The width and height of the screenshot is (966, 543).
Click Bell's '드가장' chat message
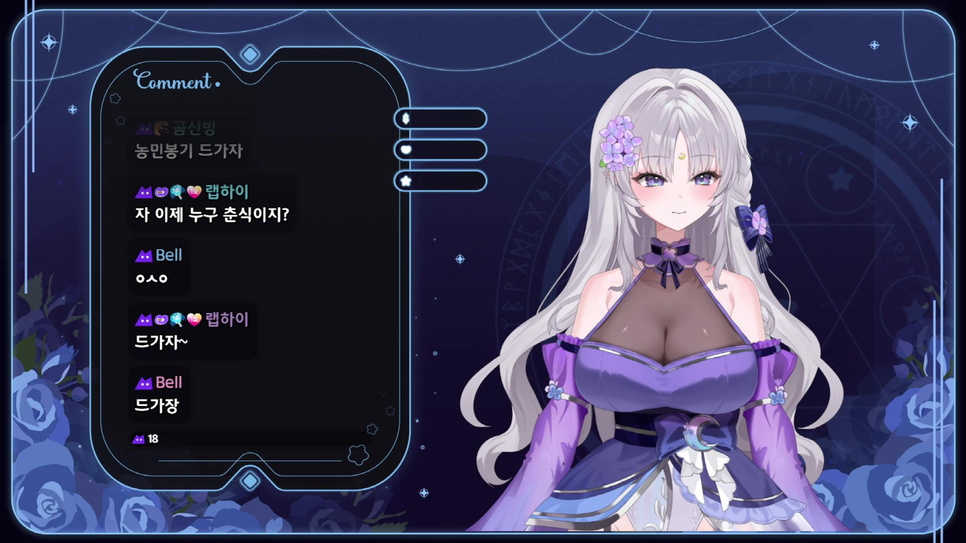(x=162, y=406)
